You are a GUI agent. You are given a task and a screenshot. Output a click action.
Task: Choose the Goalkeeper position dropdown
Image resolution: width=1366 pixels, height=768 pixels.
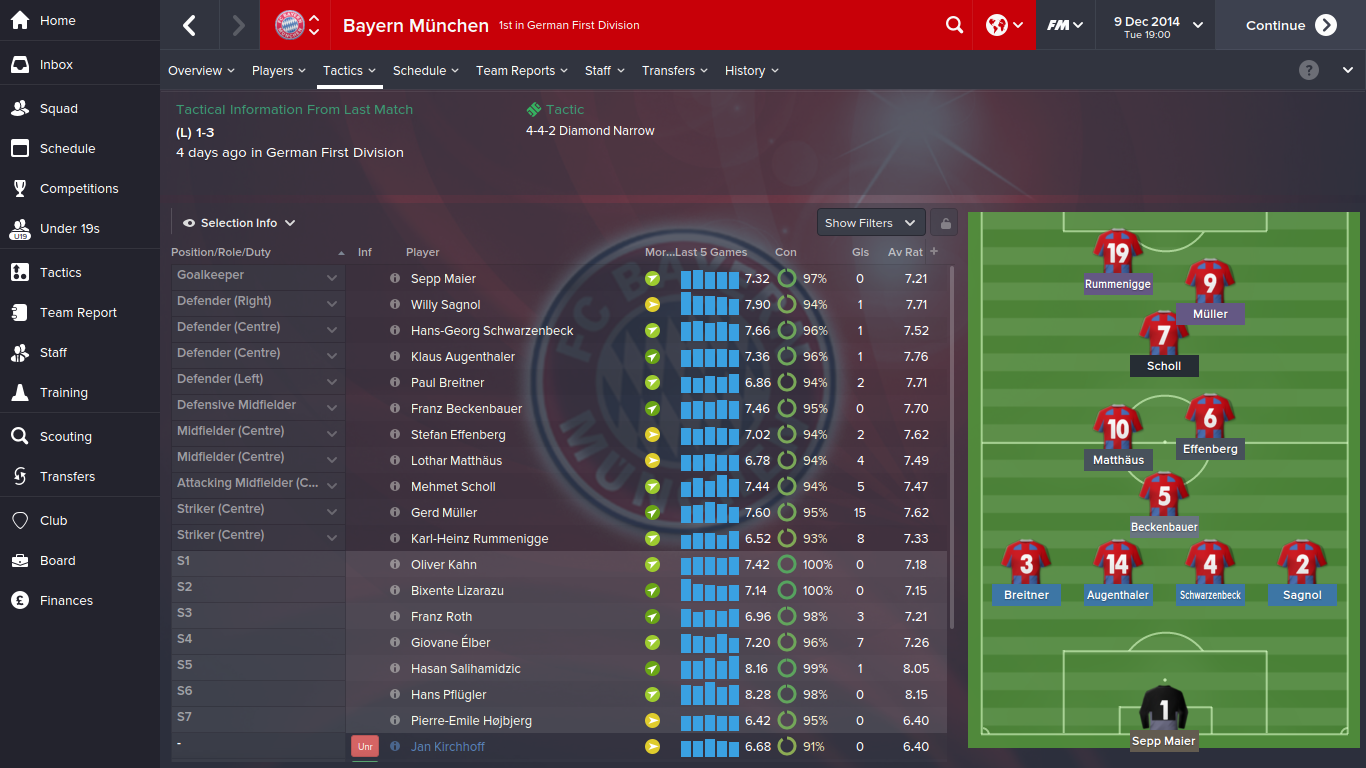tap(258, 276)
